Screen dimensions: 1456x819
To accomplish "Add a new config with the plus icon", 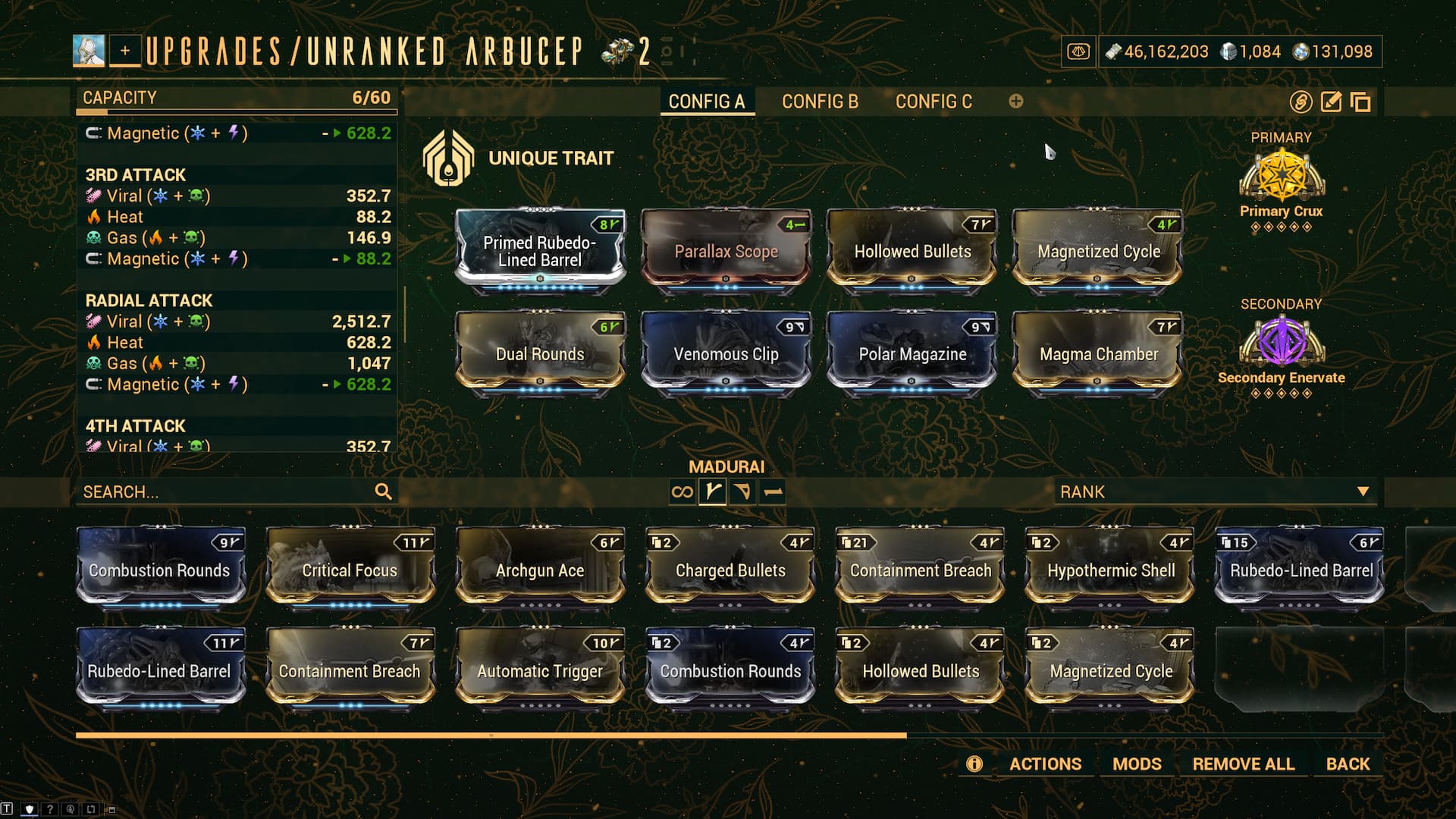I will point(1016,102).
